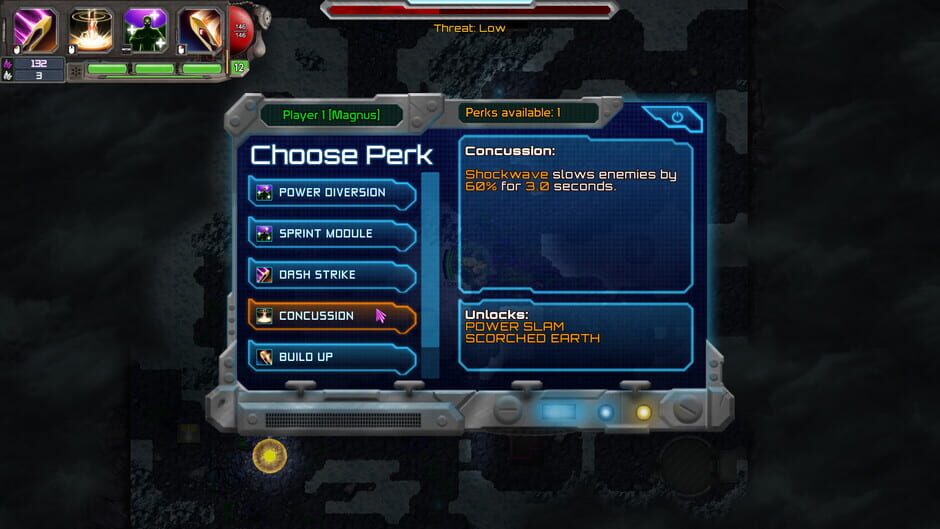Viewport: 940px width, 529px height.
Task: Close the perk window with the power button
Action: [x=677, y=117]
